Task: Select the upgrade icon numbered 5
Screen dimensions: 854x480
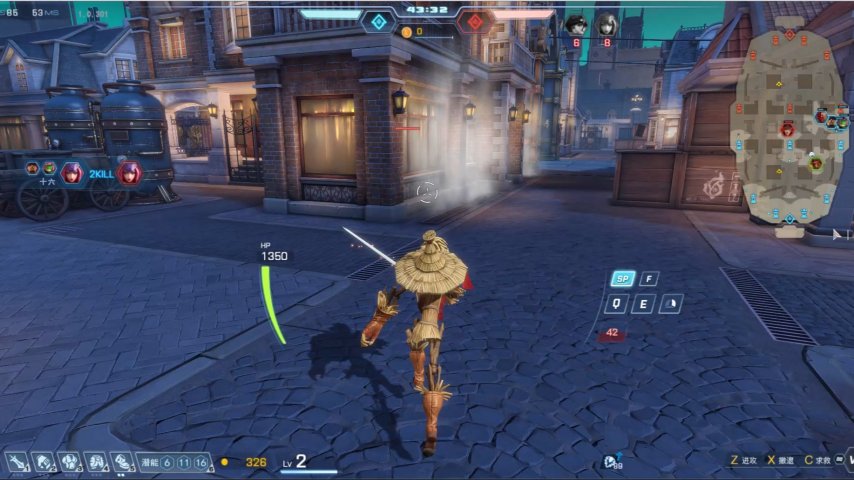Action: [122, 462]
